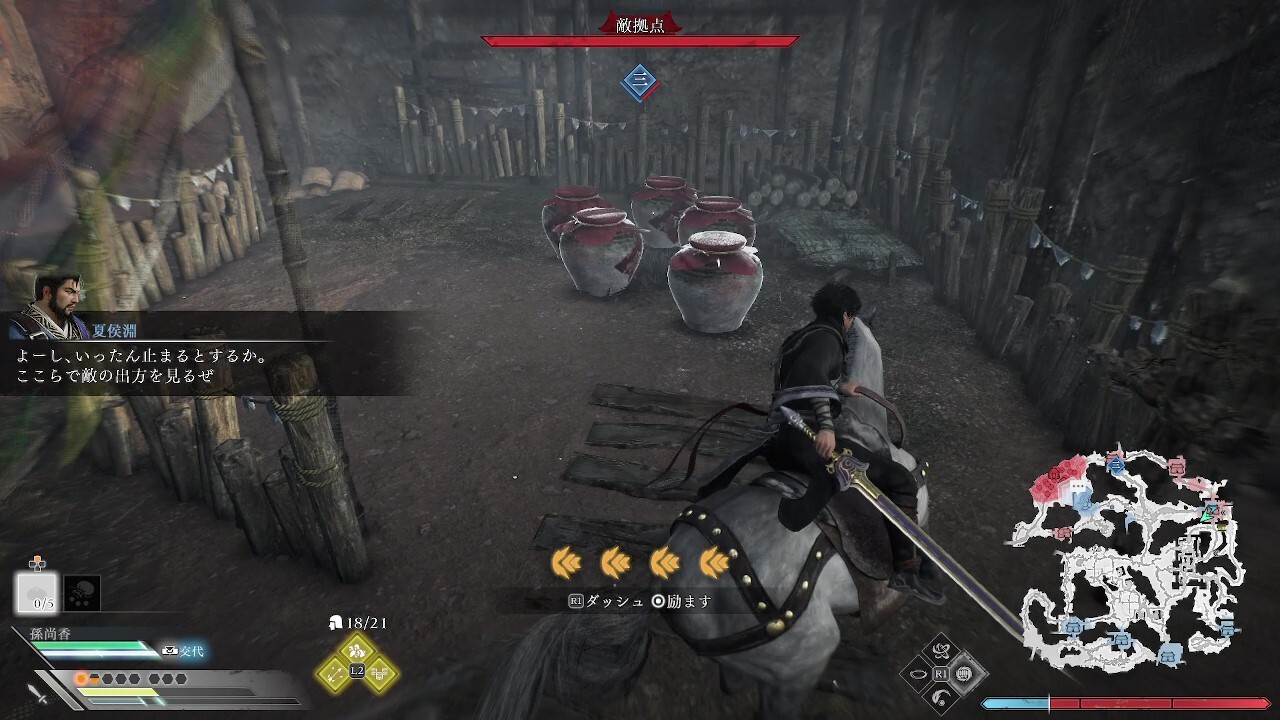Select the arrows tactic icon left of L2
The image size is (1280, 720).
333,673
